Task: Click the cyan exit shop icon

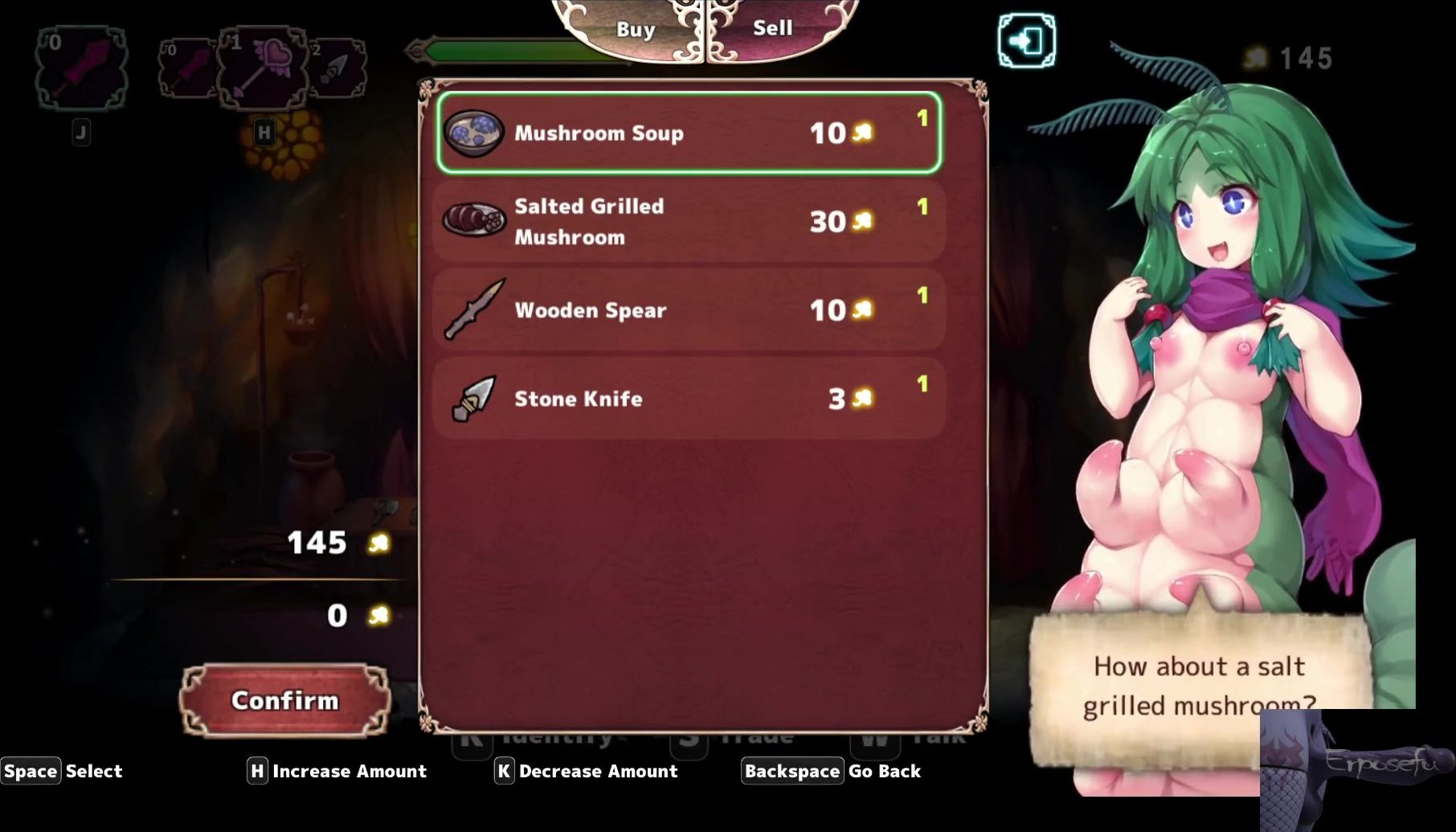Action: (x=1026, y=40)
